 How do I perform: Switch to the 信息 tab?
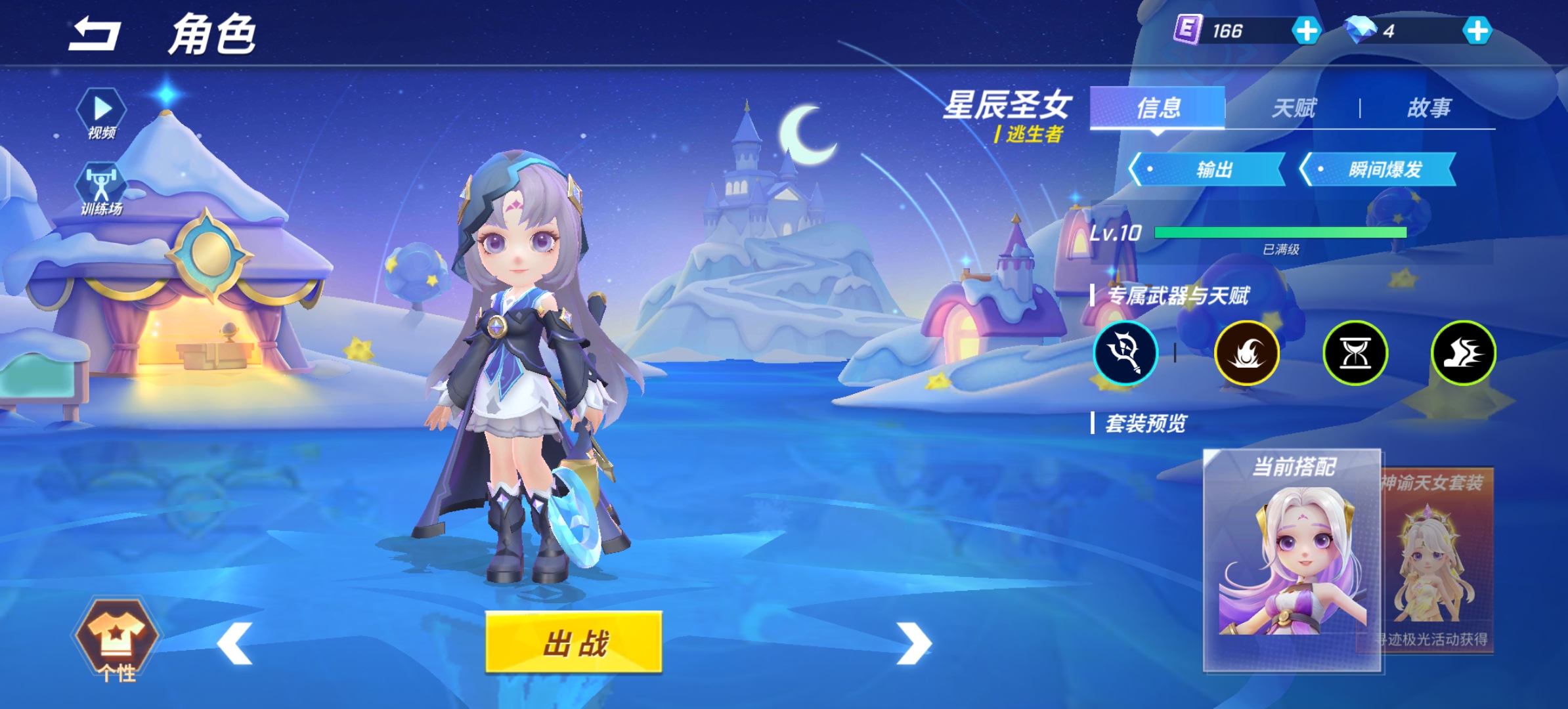(1158, 108)
